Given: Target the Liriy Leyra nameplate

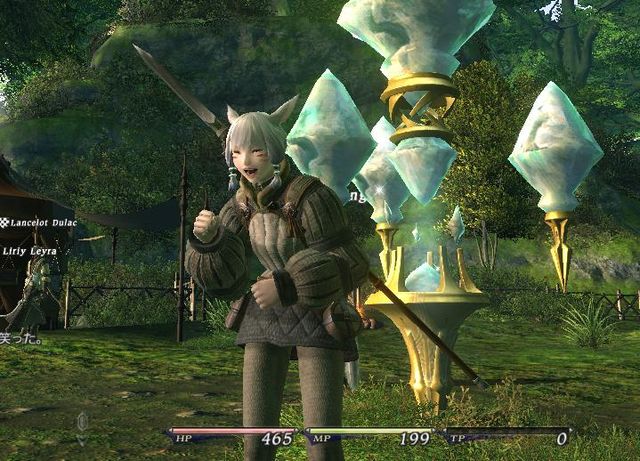Looking at the screenshot, I should 30,251.
